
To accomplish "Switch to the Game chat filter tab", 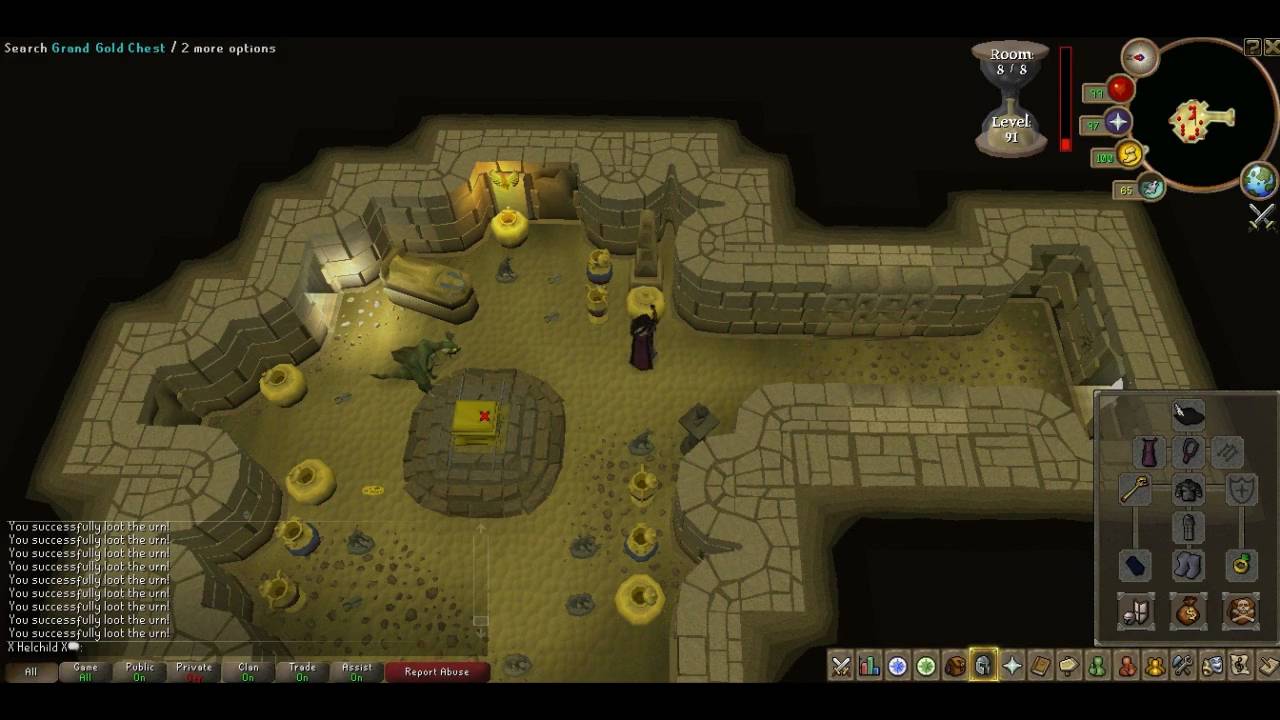I will click(x=85, y=672).
